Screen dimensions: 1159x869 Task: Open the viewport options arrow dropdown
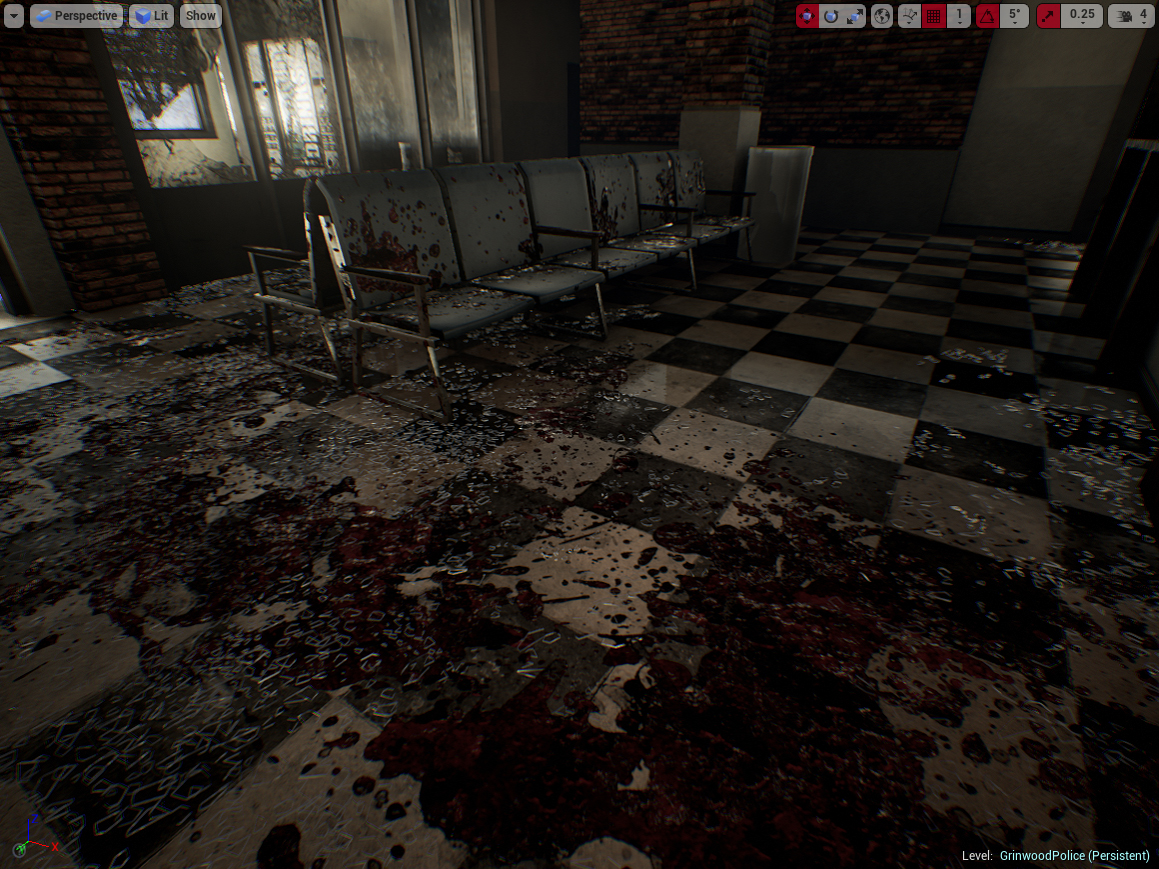click(14, 15)
